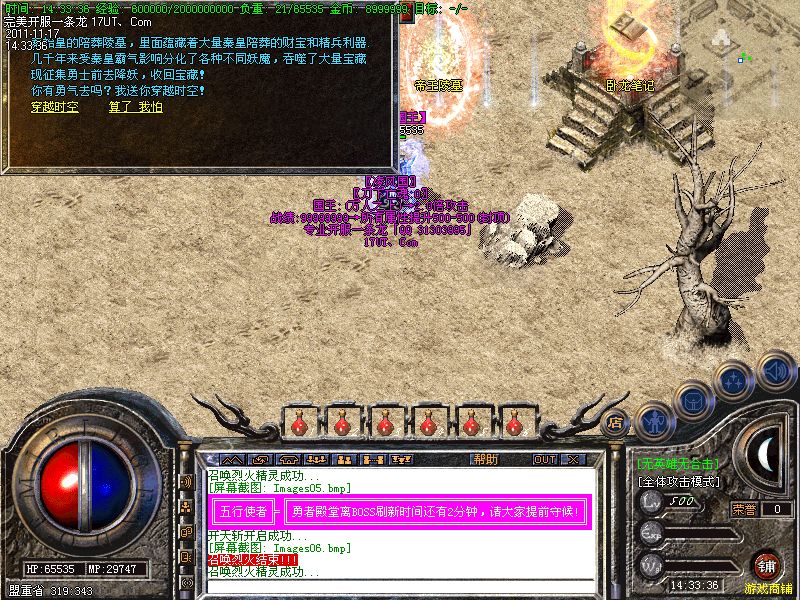Use the first red potion belt slot

[300, 424]
